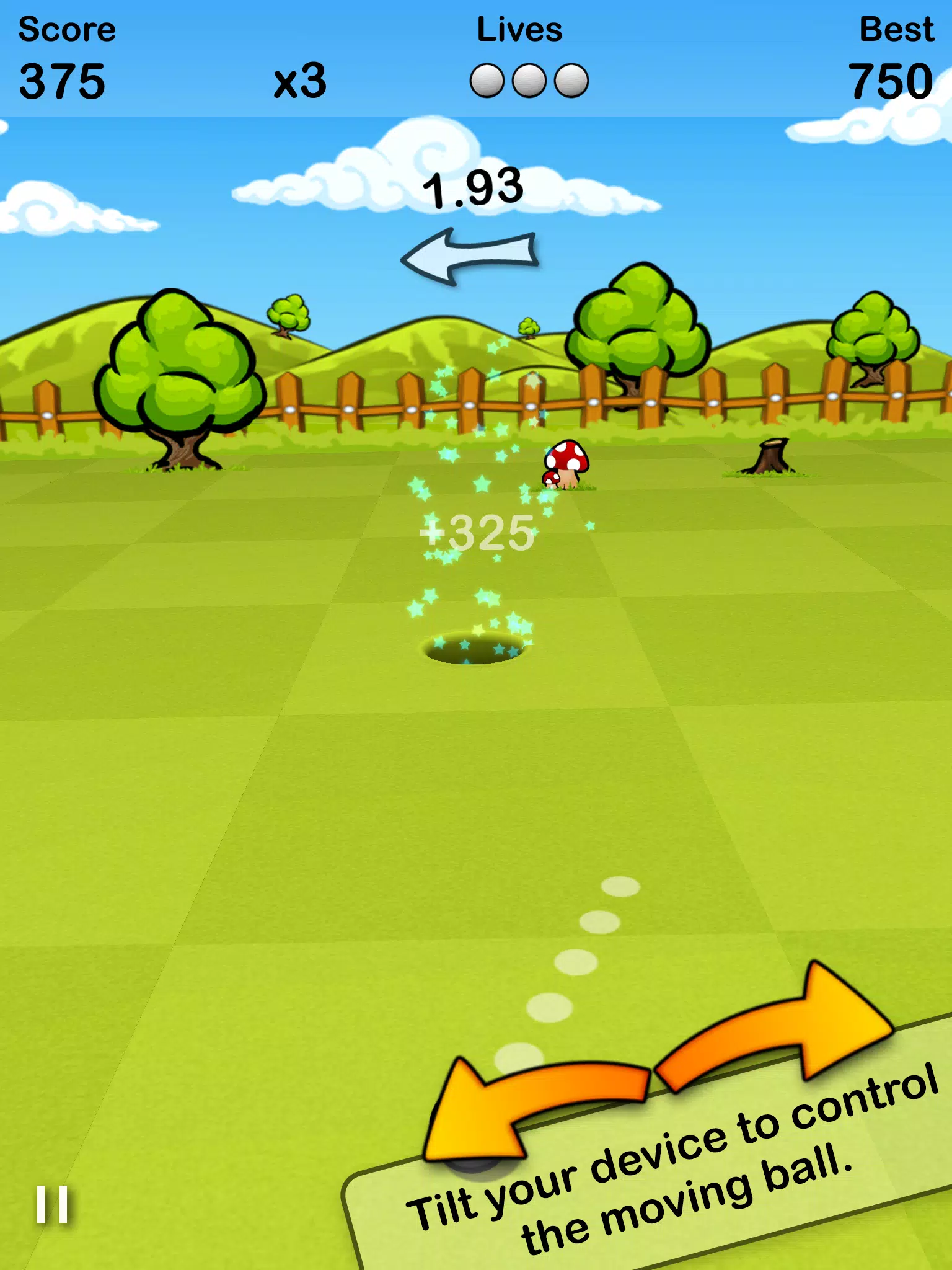
Task: Select the third life ball icon
Action: click(571, 80)
